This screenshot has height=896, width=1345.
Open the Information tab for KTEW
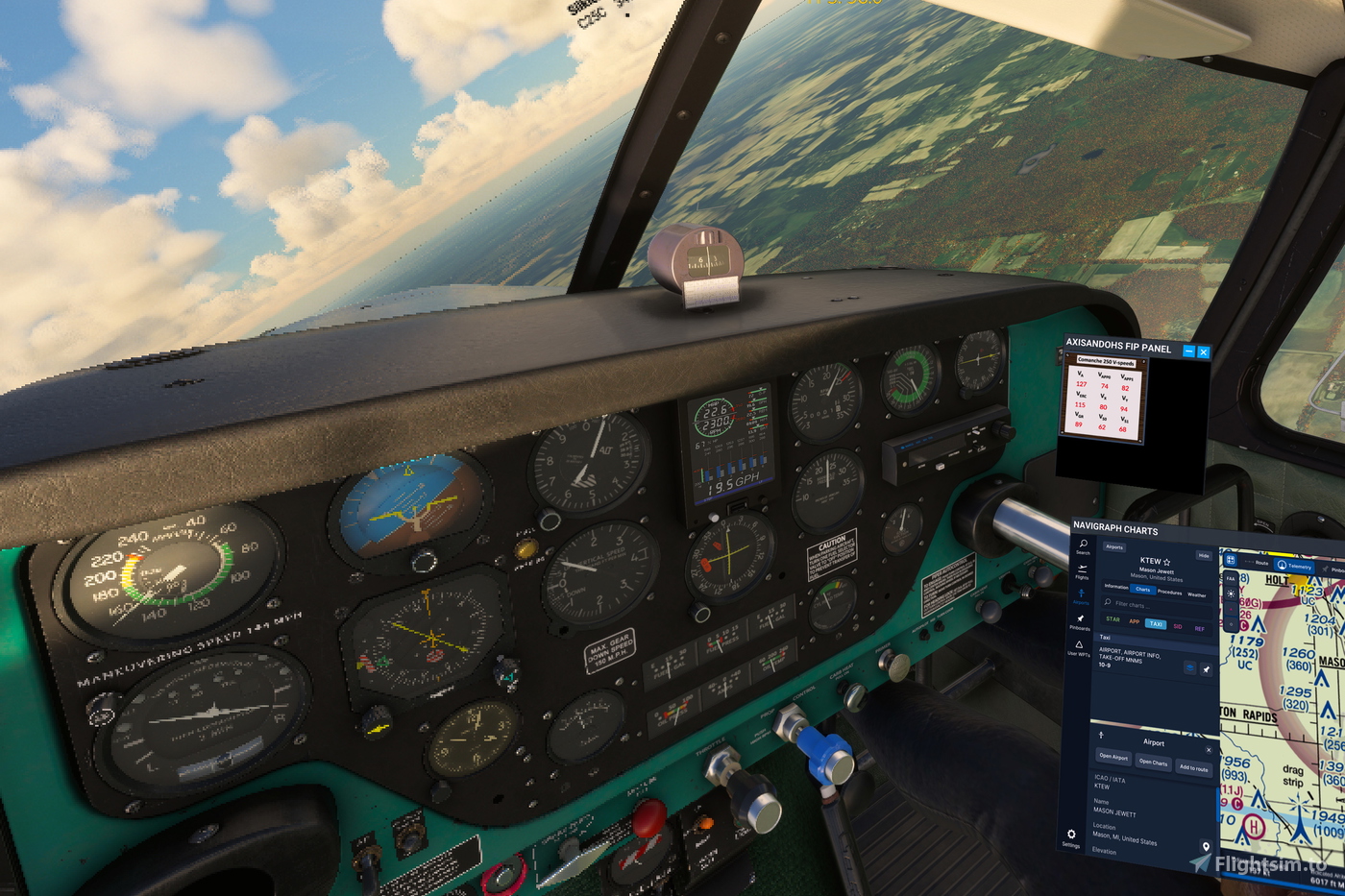[1116, 587]
